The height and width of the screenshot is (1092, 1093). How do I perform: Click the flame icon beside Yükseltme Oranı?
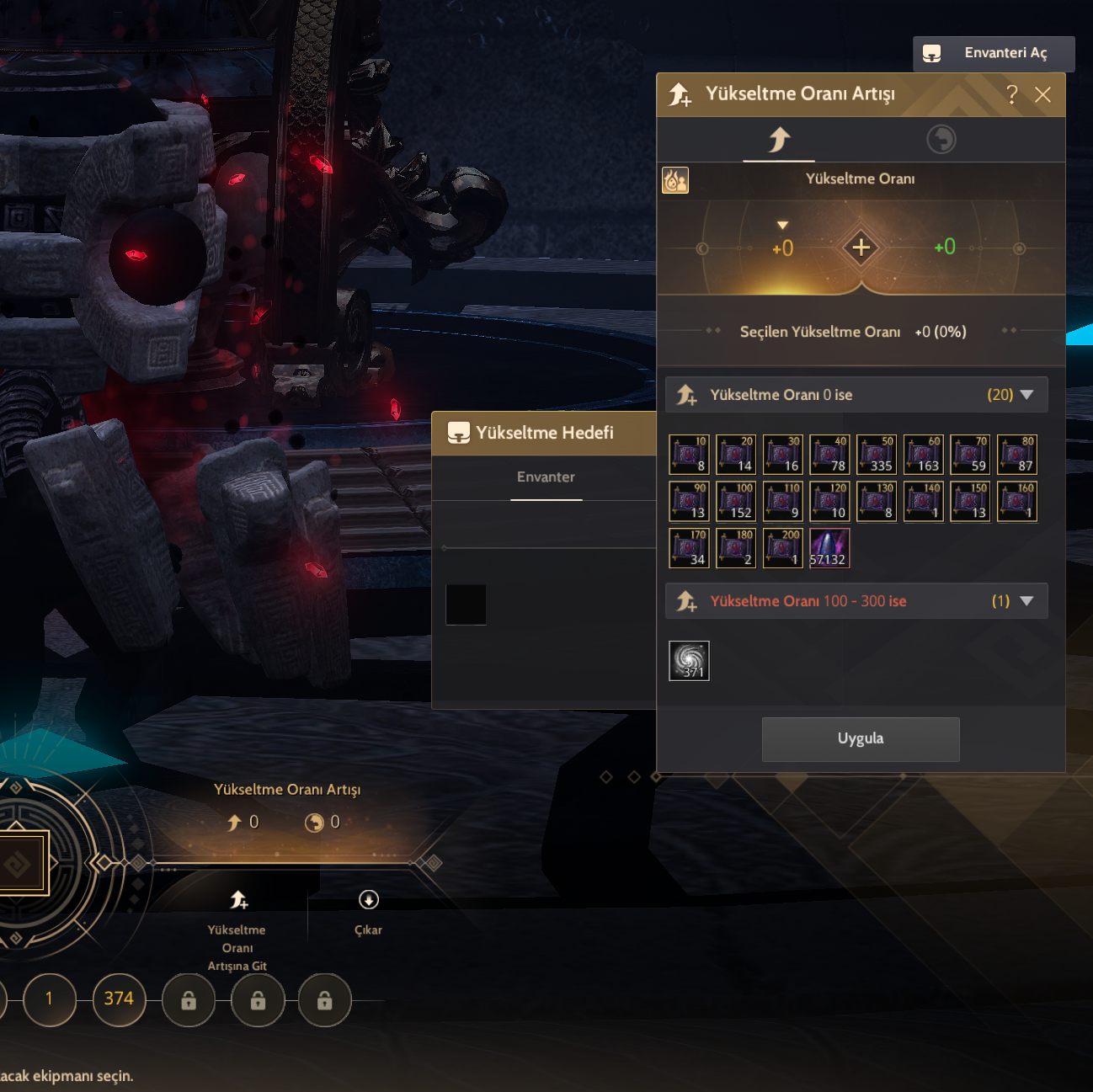pos(675,180)
